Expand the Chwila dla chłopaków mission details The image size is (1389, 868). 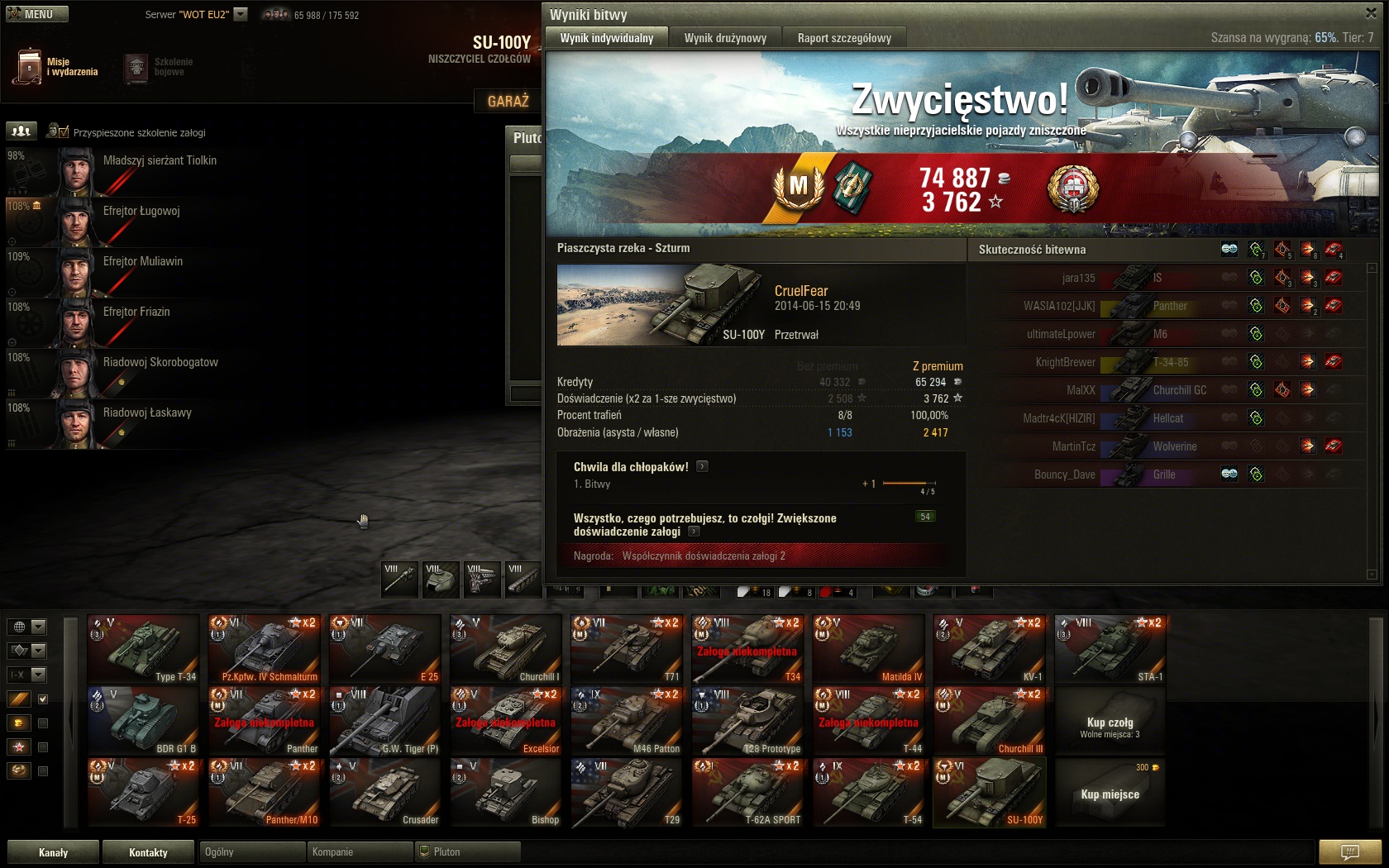[702, 466]
